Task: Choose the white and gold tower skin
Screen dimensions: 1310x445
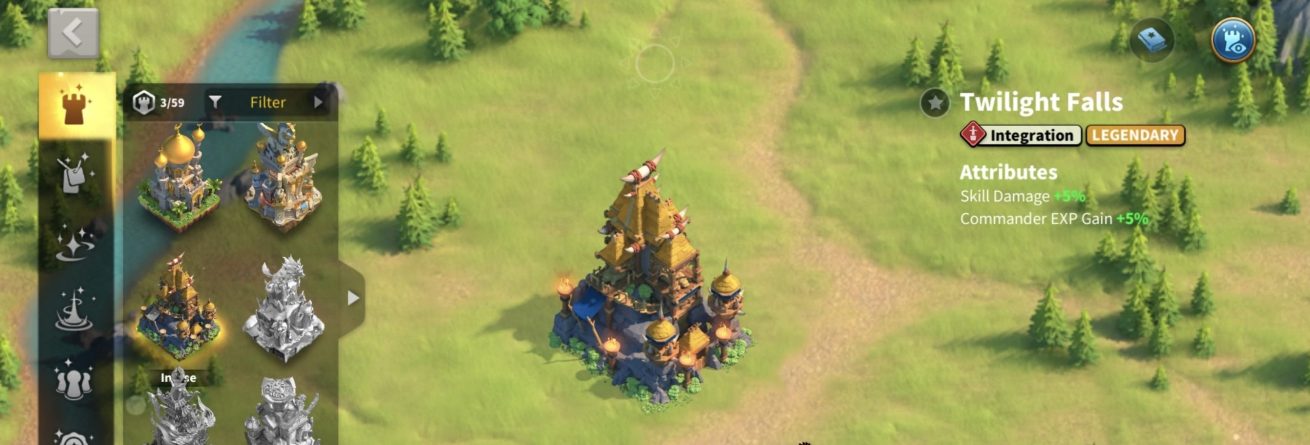Action: 282,174
